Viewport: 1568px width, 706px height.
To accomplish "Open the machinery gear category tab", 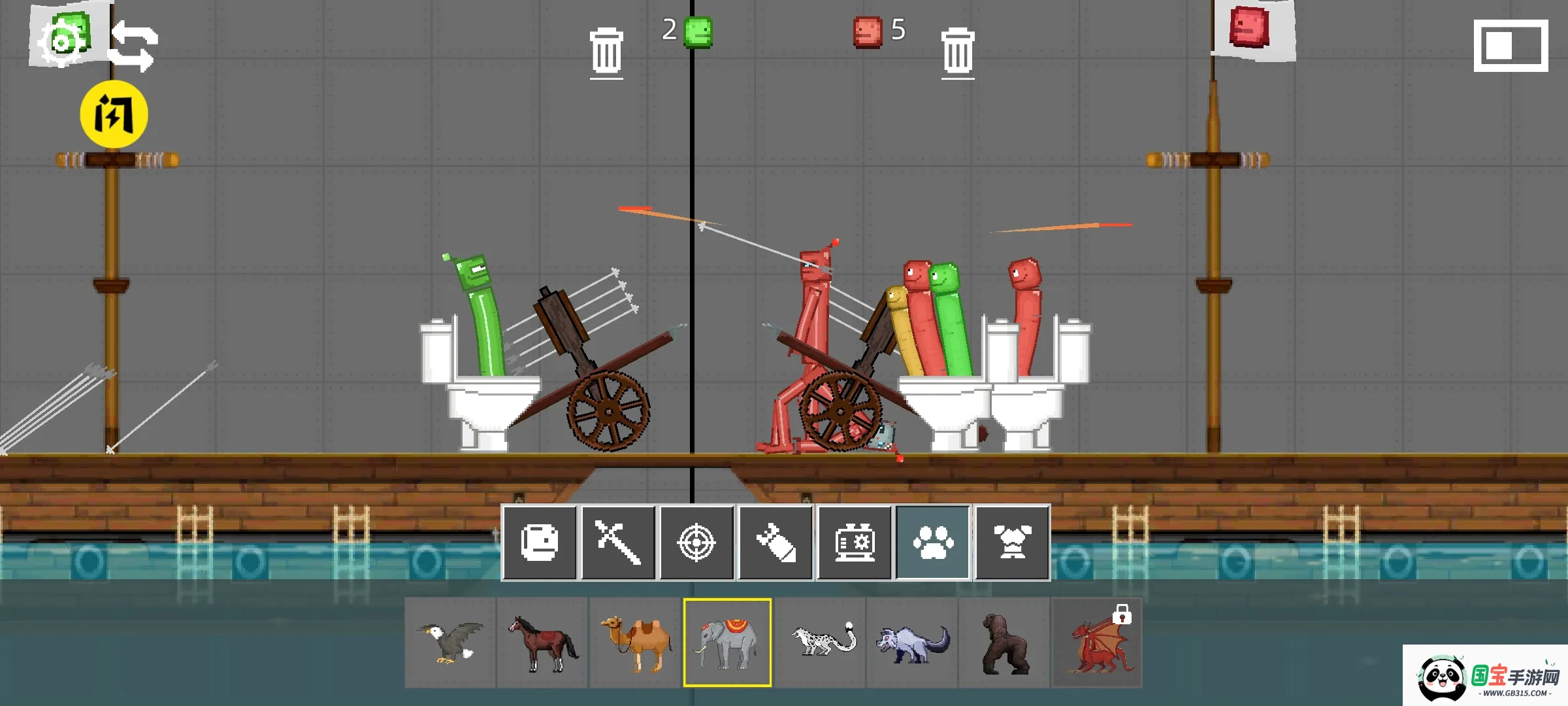I will point(854,543).
